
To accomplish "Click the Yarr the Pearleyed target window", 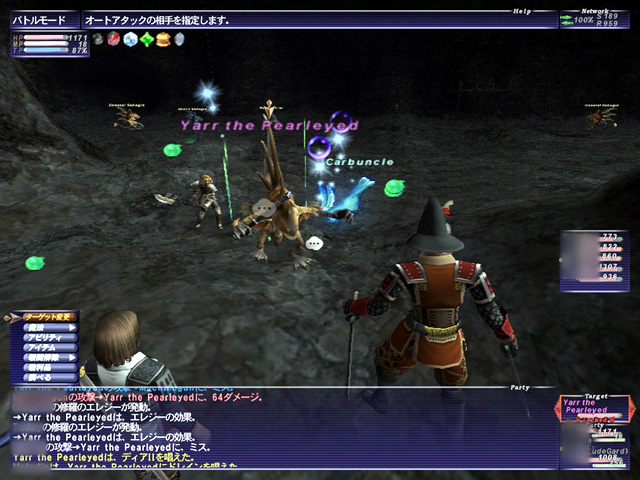I will pos(596,409).
